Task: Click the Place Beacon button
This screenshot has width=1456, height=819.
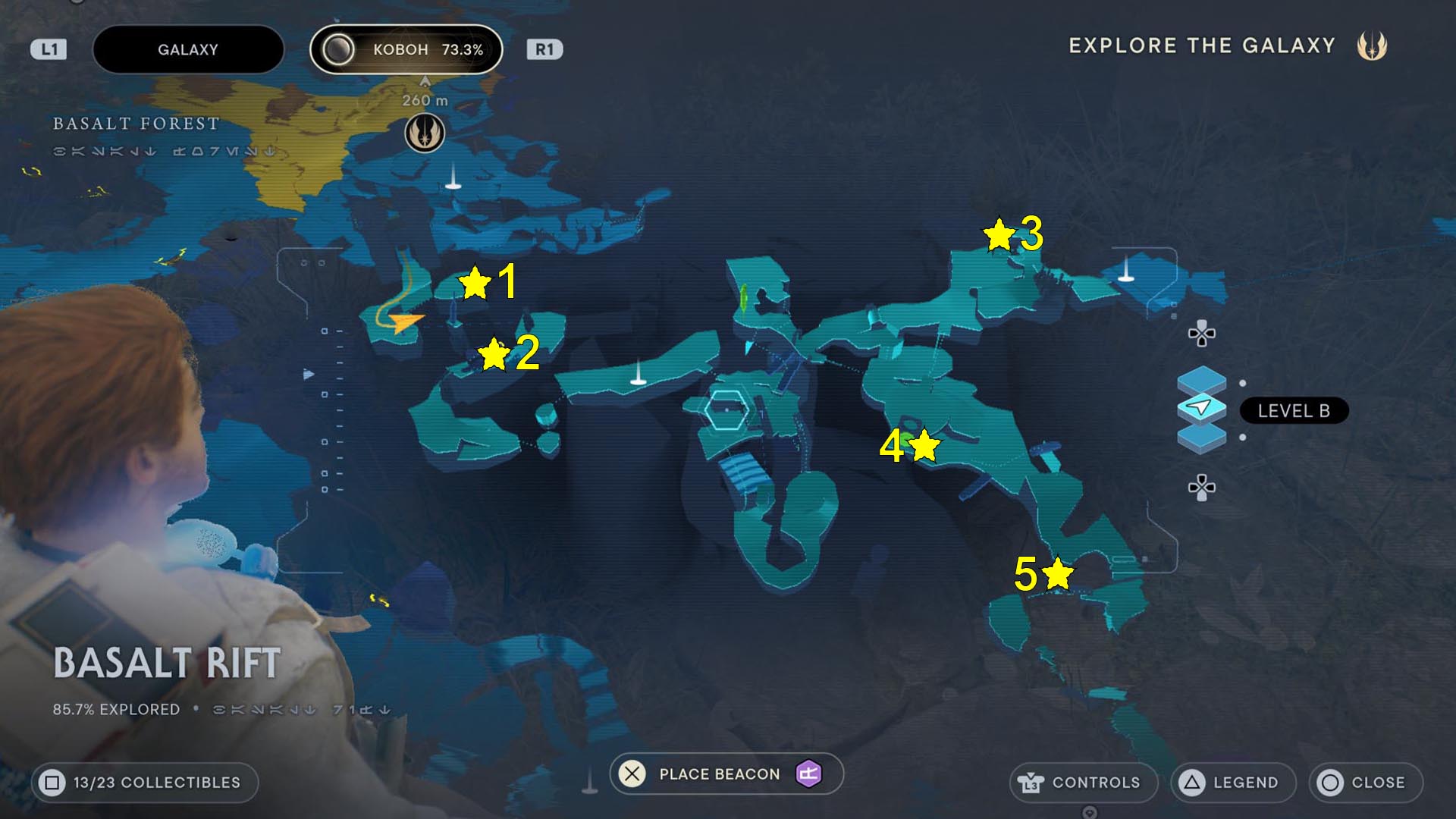Action: pos(726,774)
